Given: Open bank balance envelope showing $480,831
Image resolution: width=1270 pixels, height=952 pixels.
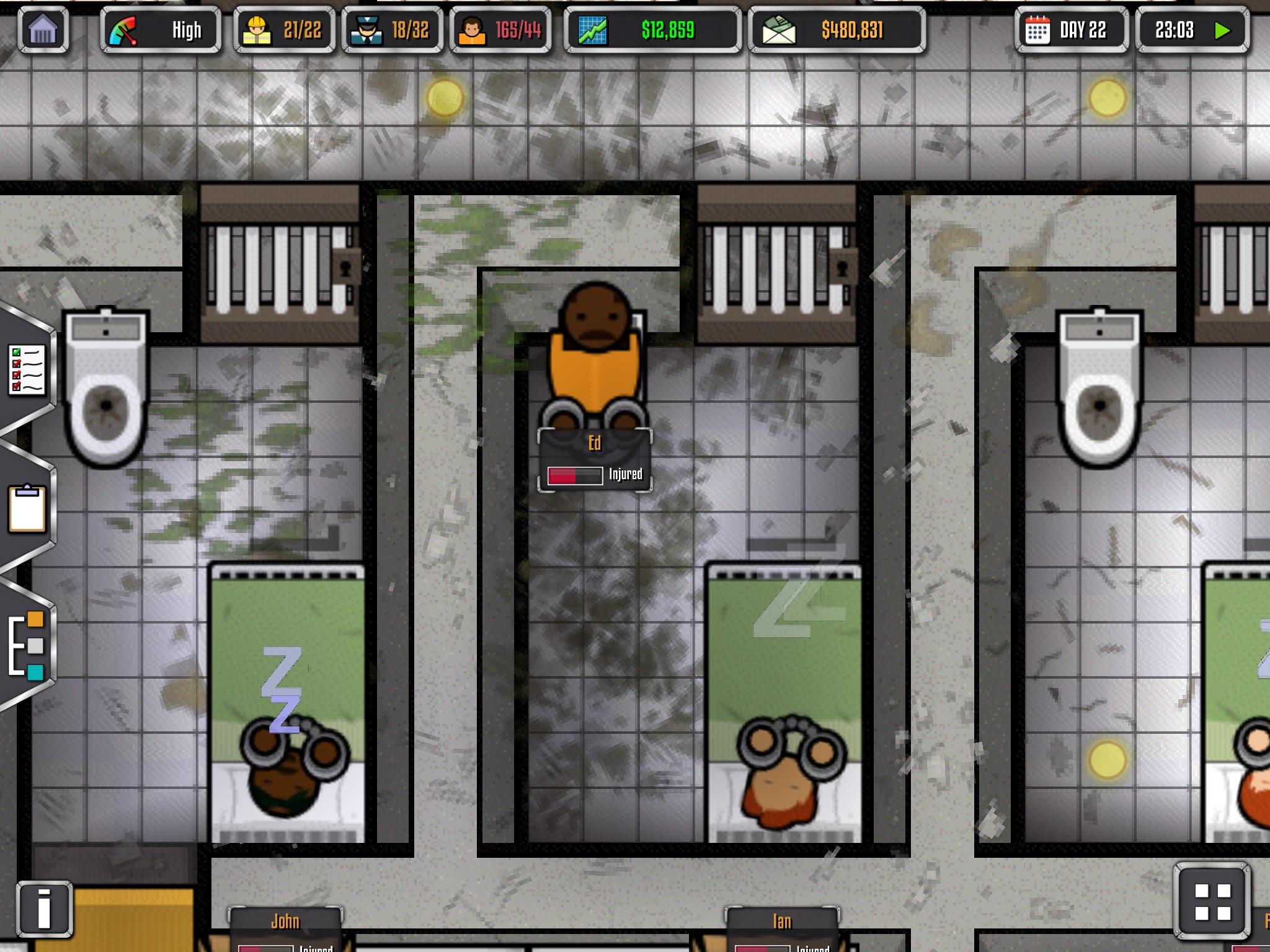Looking at the screenshot, I should [837, 29].
